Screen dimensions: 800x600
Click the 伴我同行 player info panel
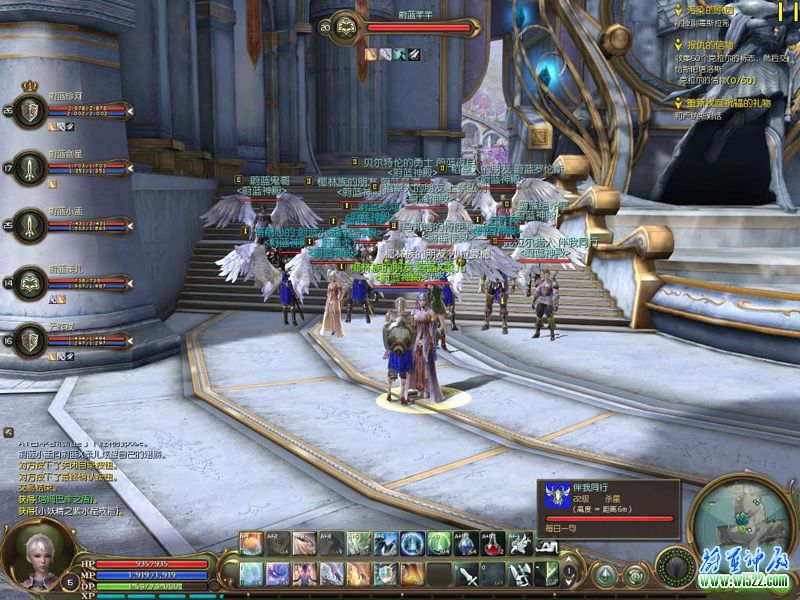[x=608, y=507]
